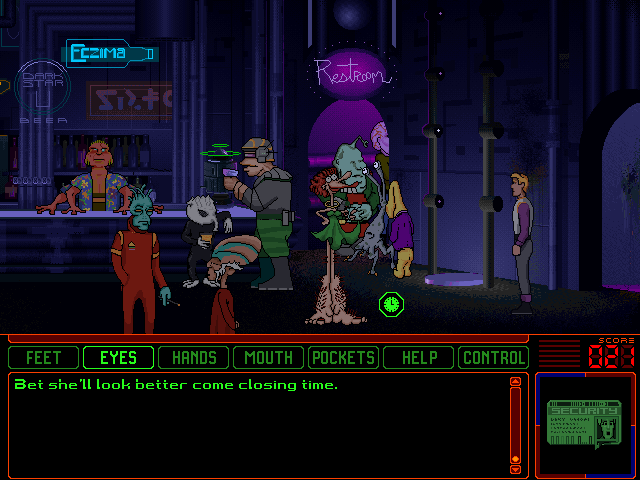Open the HELP button
Screen dimensions: 640x480
click(419, 357)
